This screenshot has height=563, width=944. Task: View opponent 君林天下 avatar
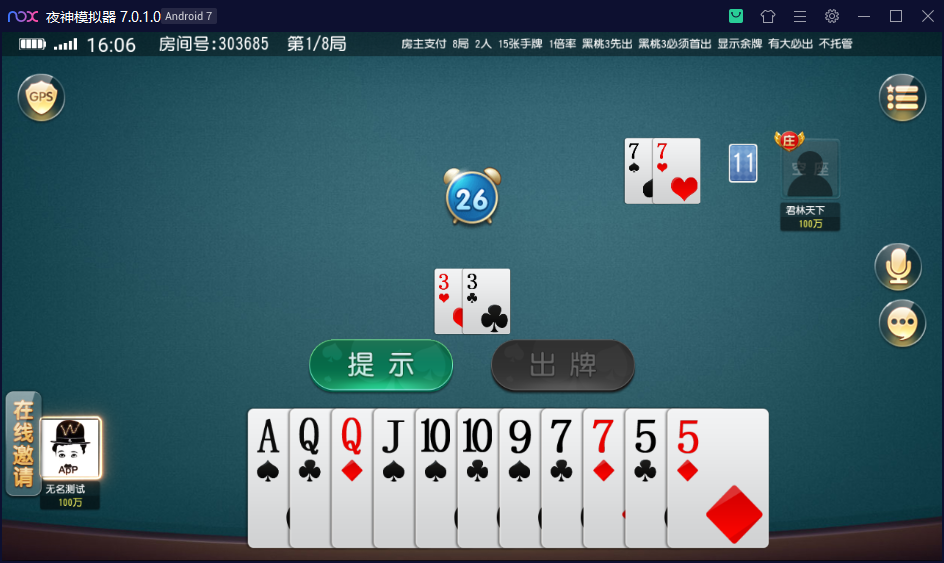(810, 170)
